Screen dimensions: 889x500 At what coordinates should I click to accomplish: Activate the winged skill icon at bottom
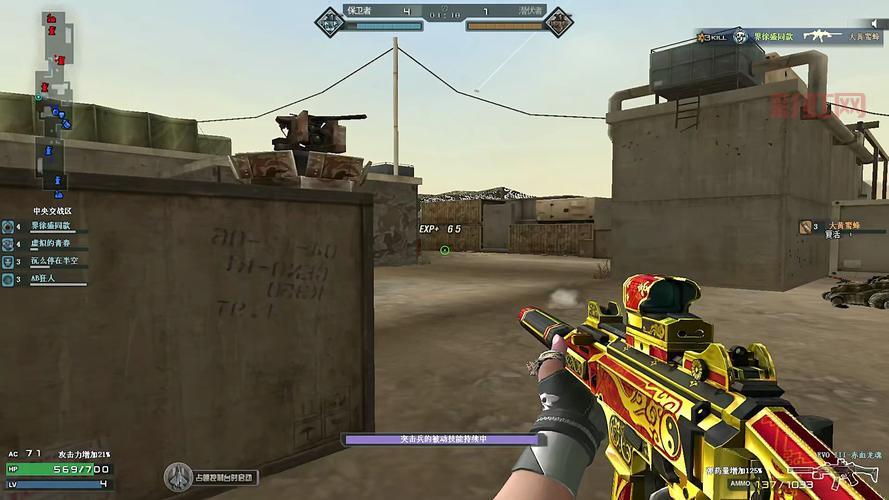click(x=179, y=474)
